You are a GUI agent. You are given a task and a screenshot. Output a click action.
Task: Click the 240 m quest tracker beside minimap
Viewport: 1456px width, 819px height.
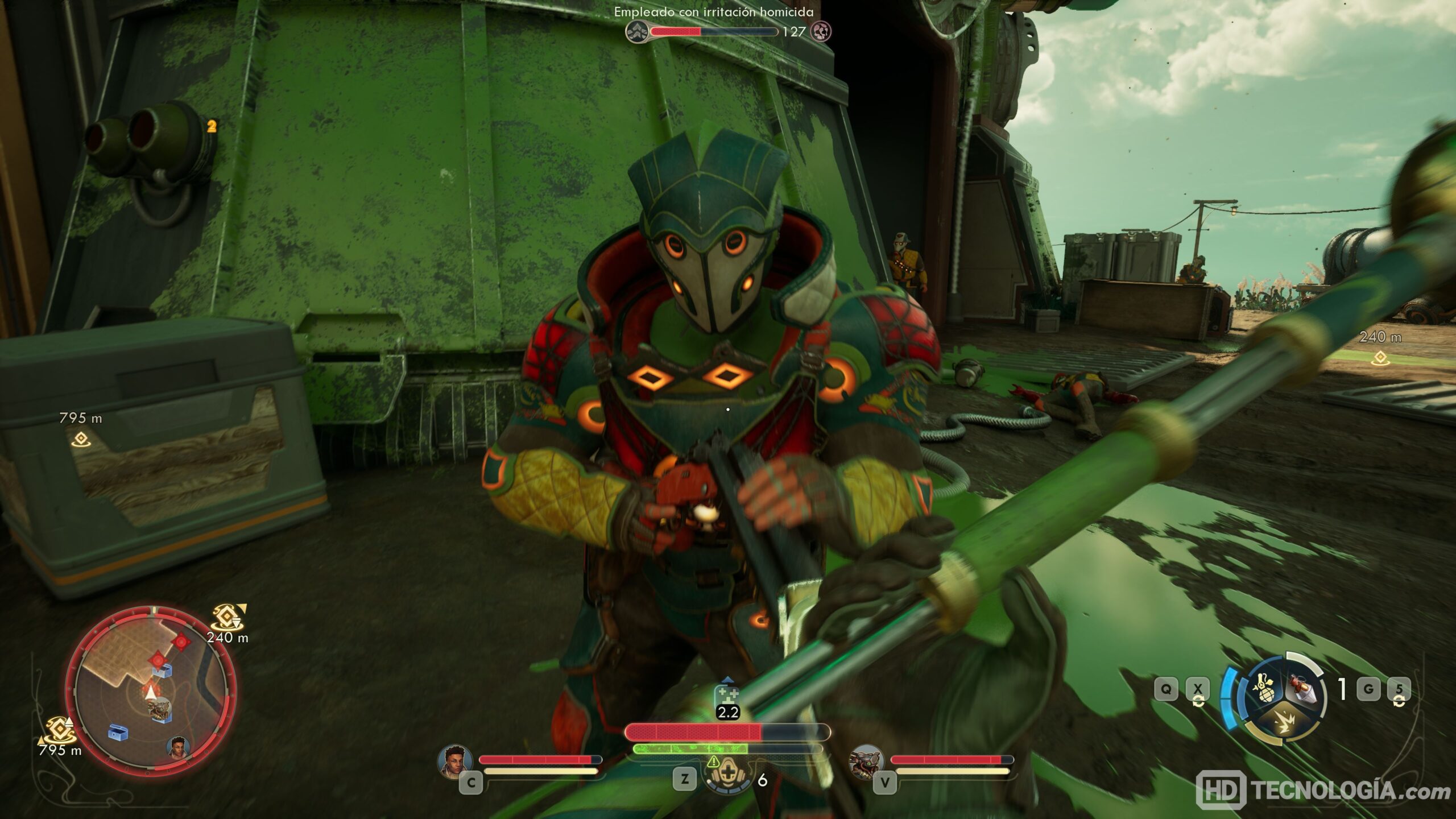[x=226, y=623]
